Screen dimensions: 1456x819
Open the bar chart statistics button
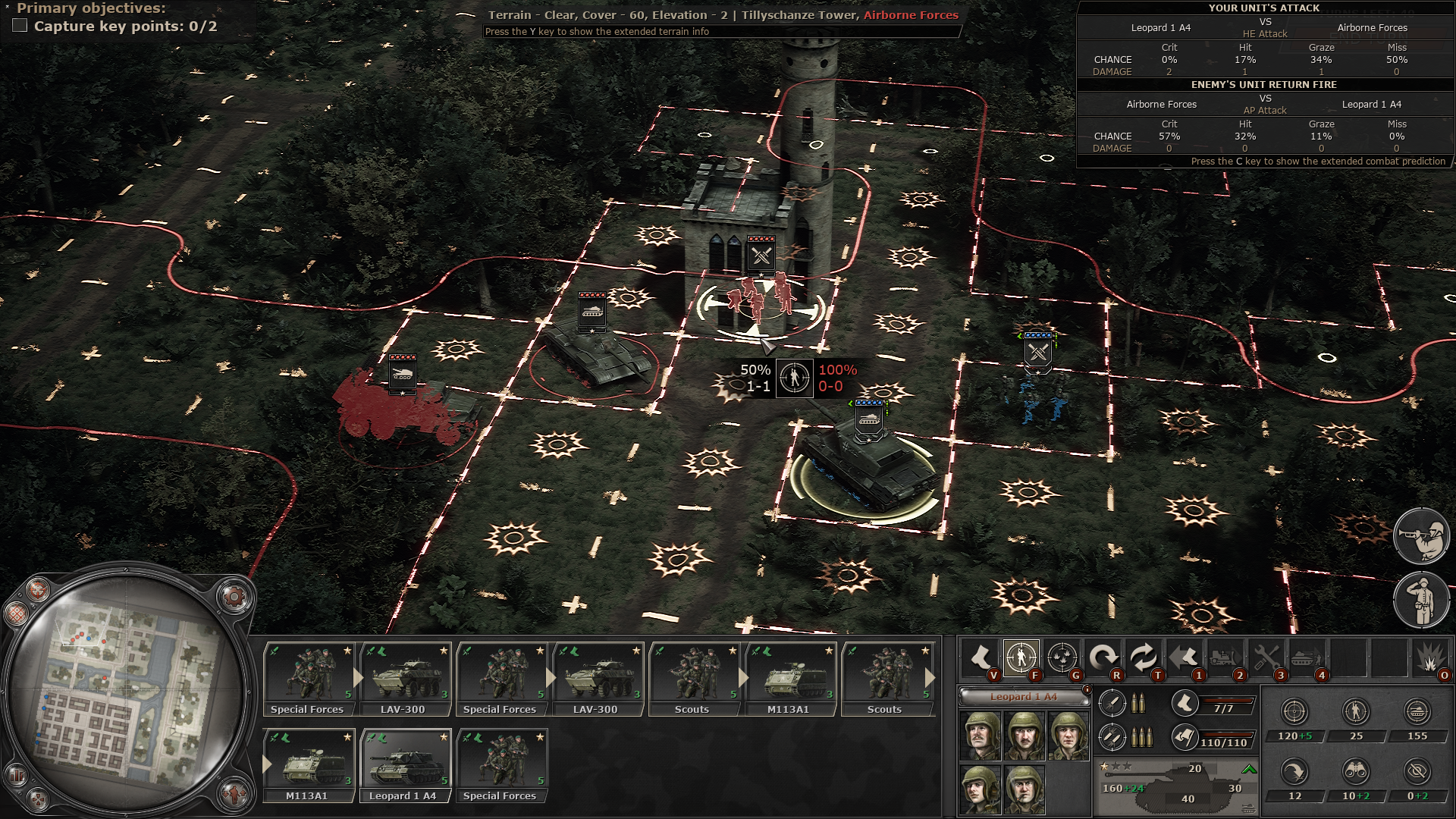pos(16,775)
